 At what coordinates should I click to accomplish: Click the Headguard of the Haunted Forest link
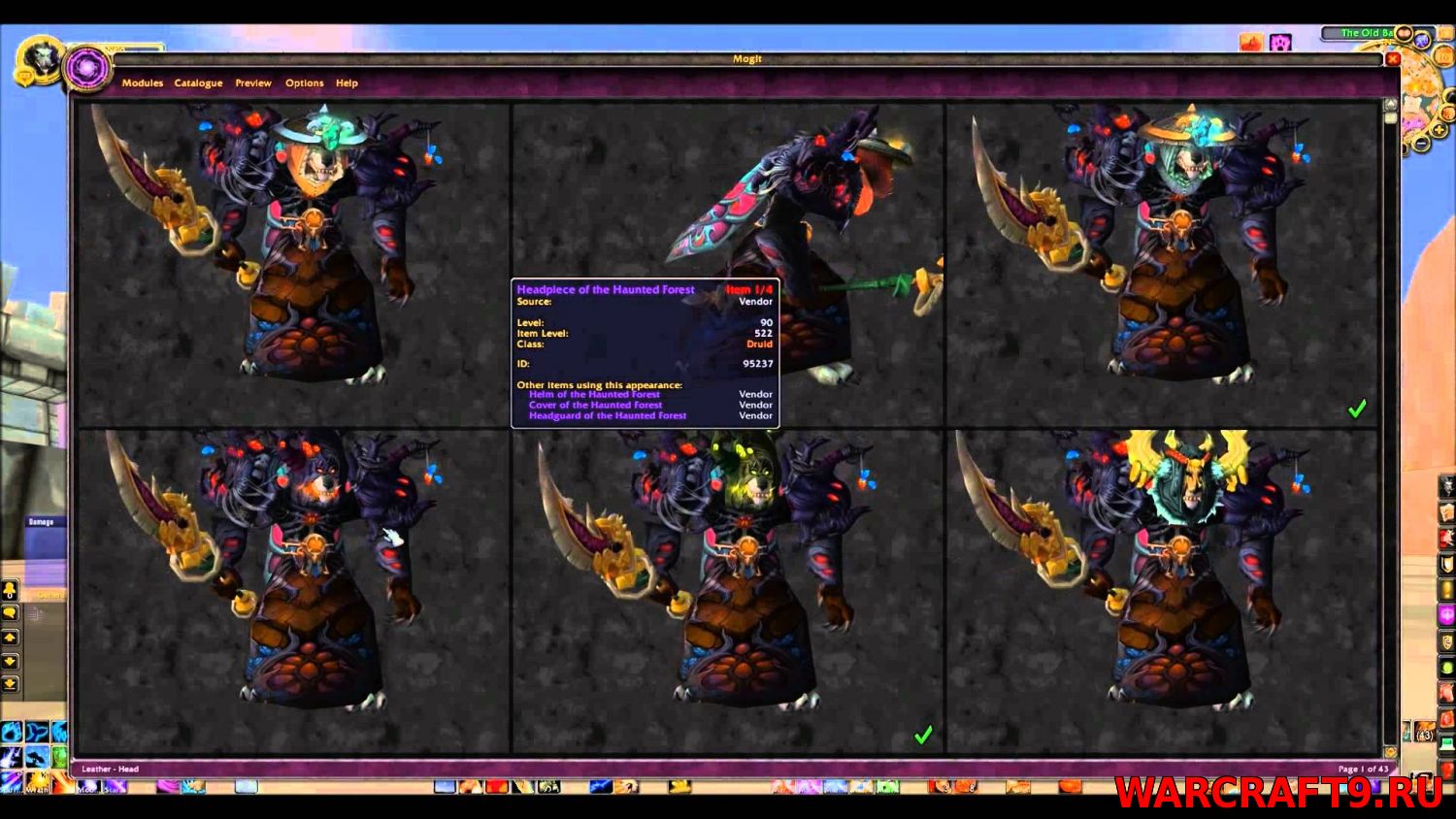(607, 415)
